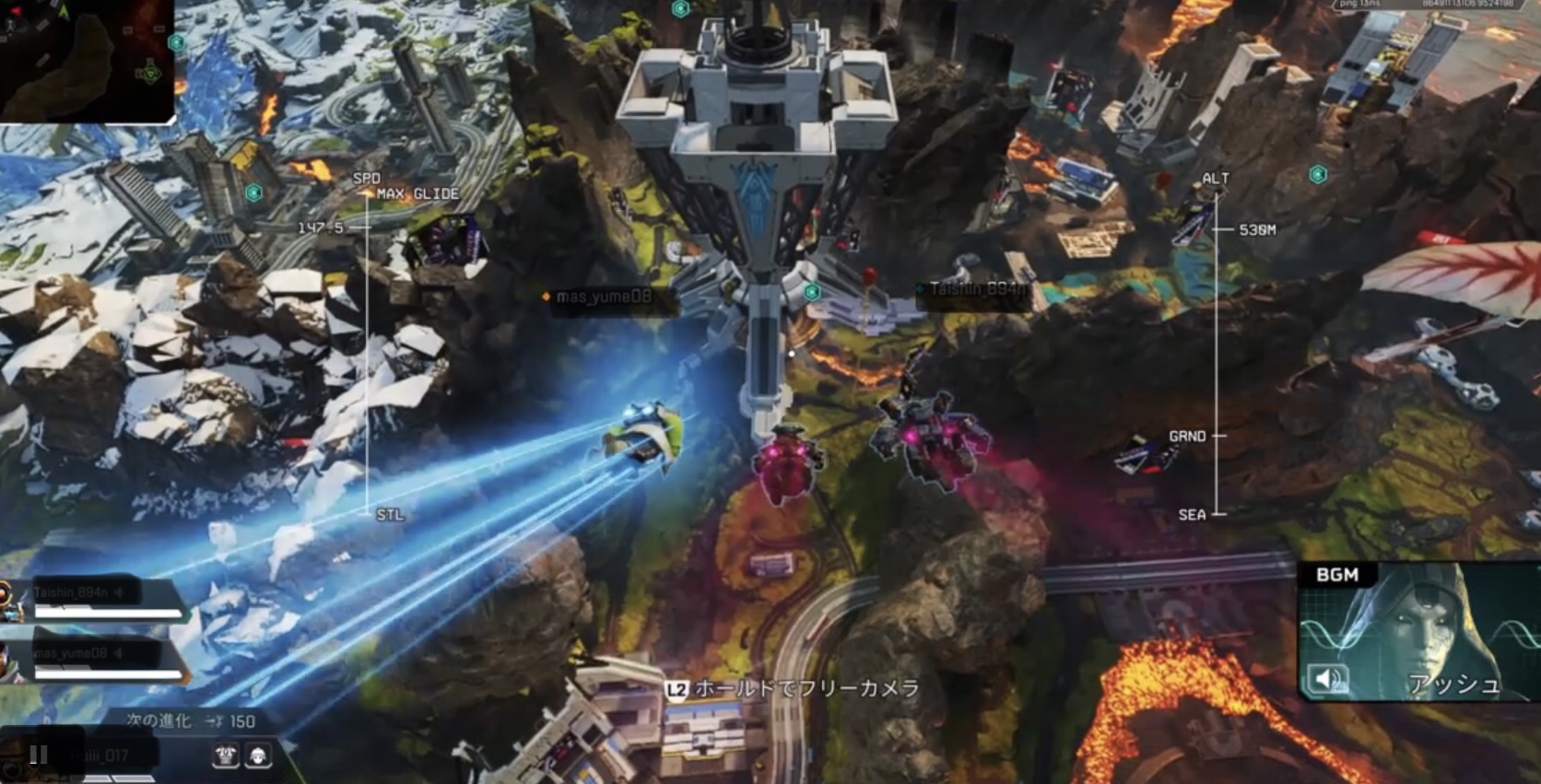Toggle the BGM speaker icon
Screen dimensions: 1541x784
click(1327, 680)
